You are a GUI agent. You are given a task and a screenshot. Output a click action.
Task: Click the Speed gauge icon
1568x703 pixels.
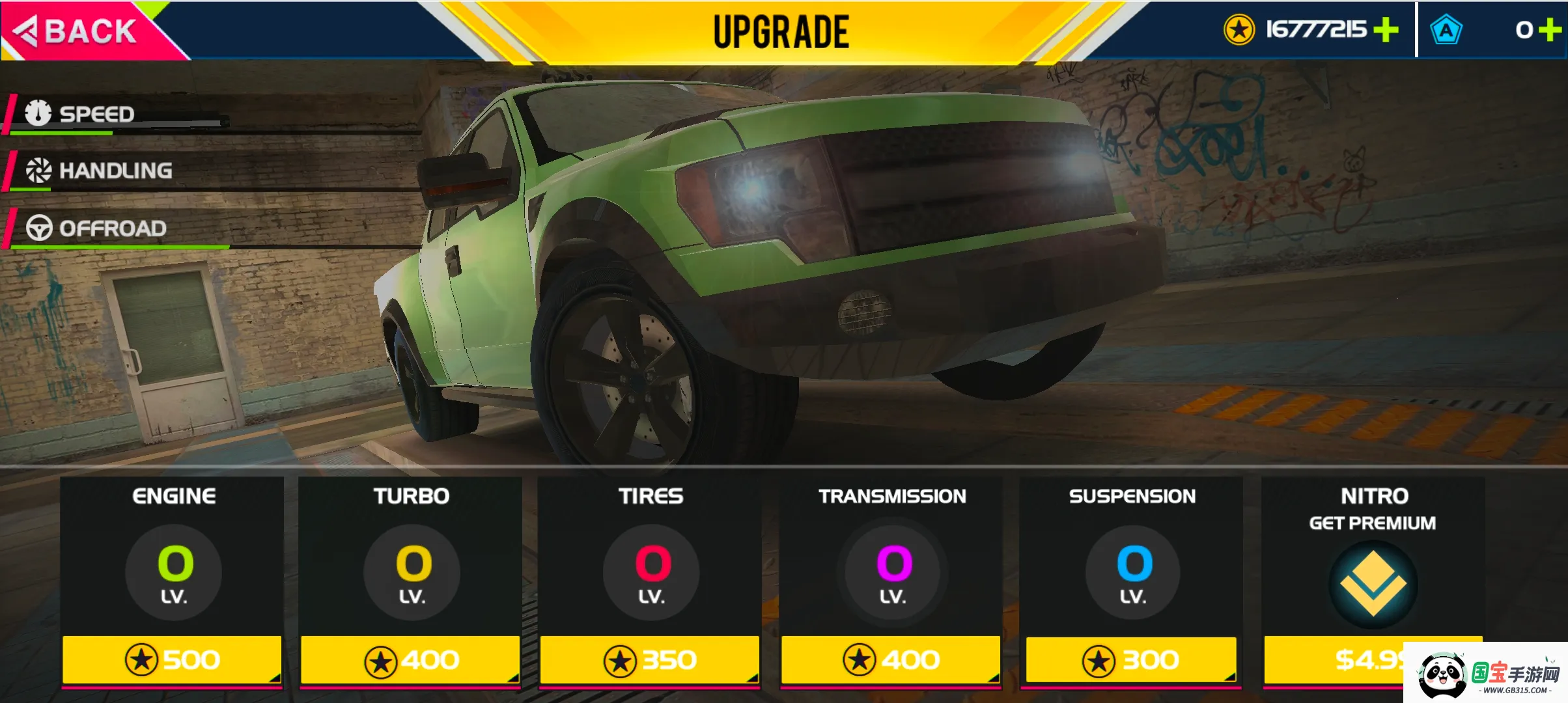tap(39, 113)
